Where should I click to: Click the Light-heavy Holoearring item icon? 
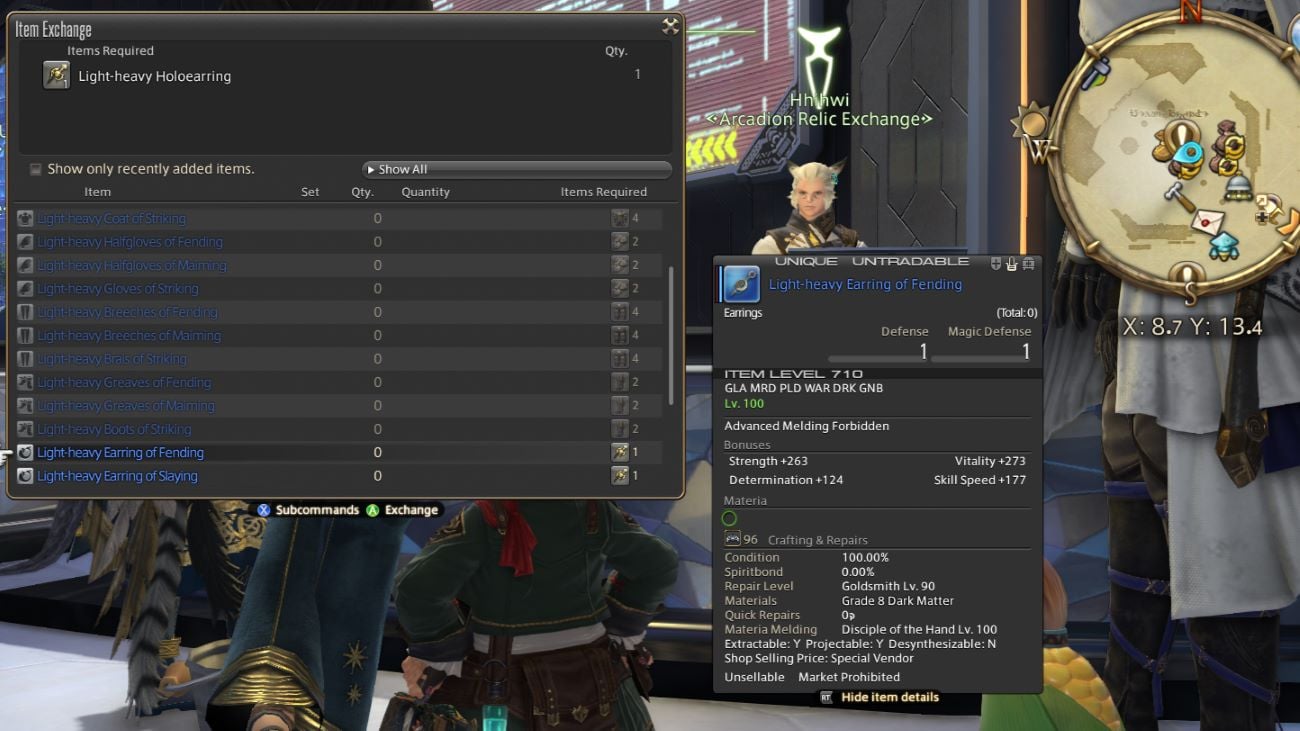pyautogui.click(x=57, y=75)
